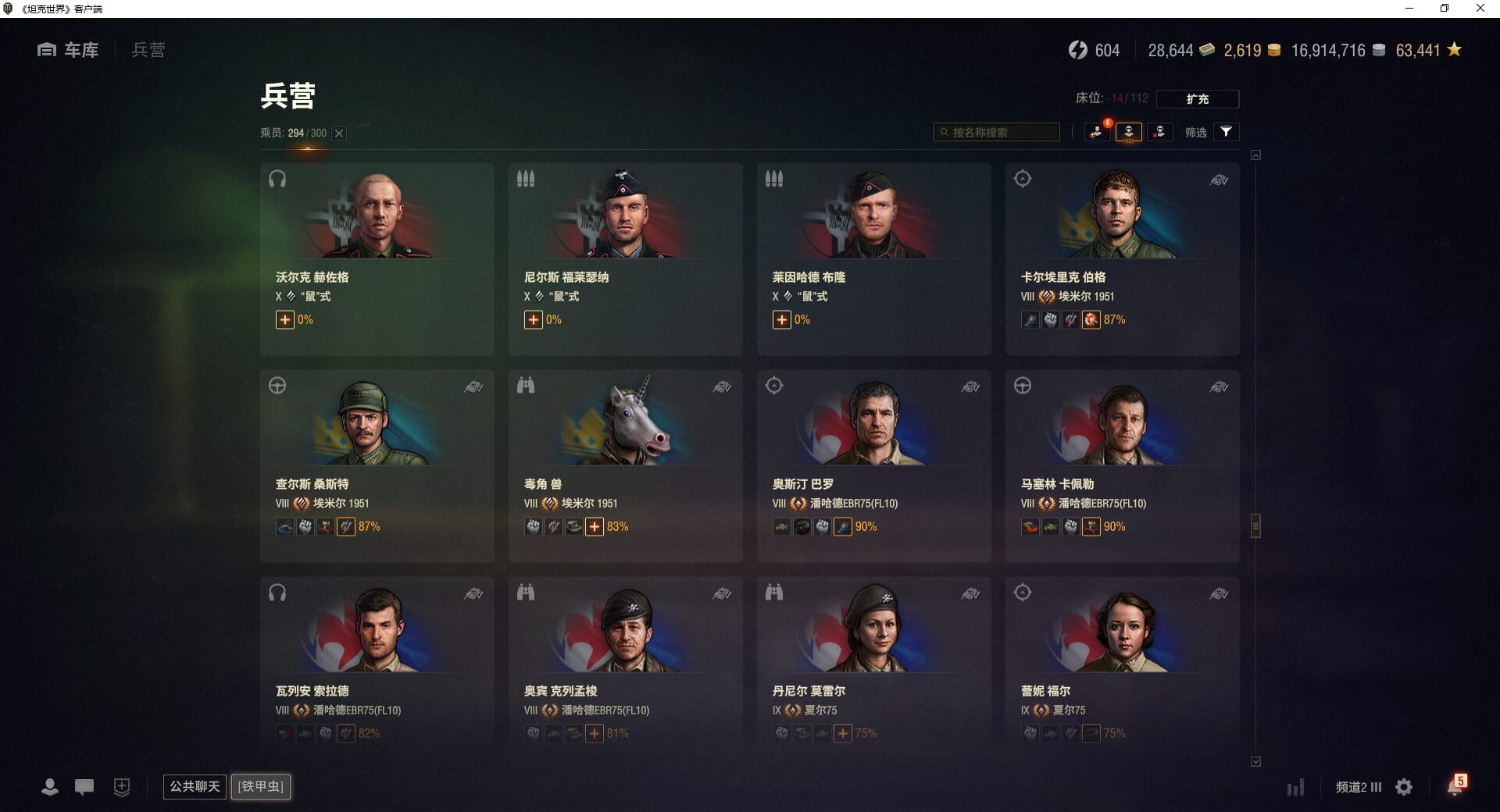This screenshot has width=1500, height=812.
Task: Switch to the dismissed crew members tab
Action: coord(1159,132)
